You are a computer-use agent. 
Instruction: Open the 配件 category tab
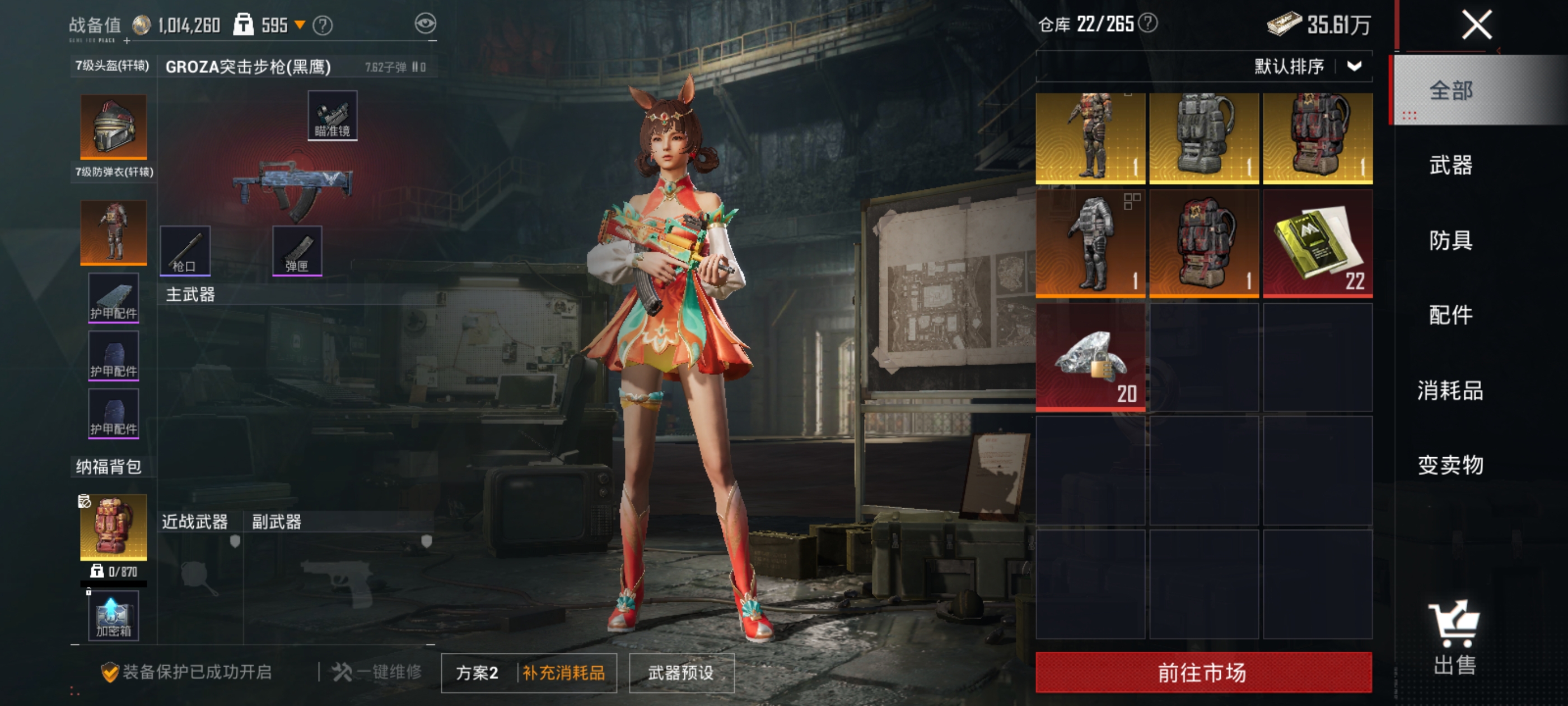point(1450,315)
